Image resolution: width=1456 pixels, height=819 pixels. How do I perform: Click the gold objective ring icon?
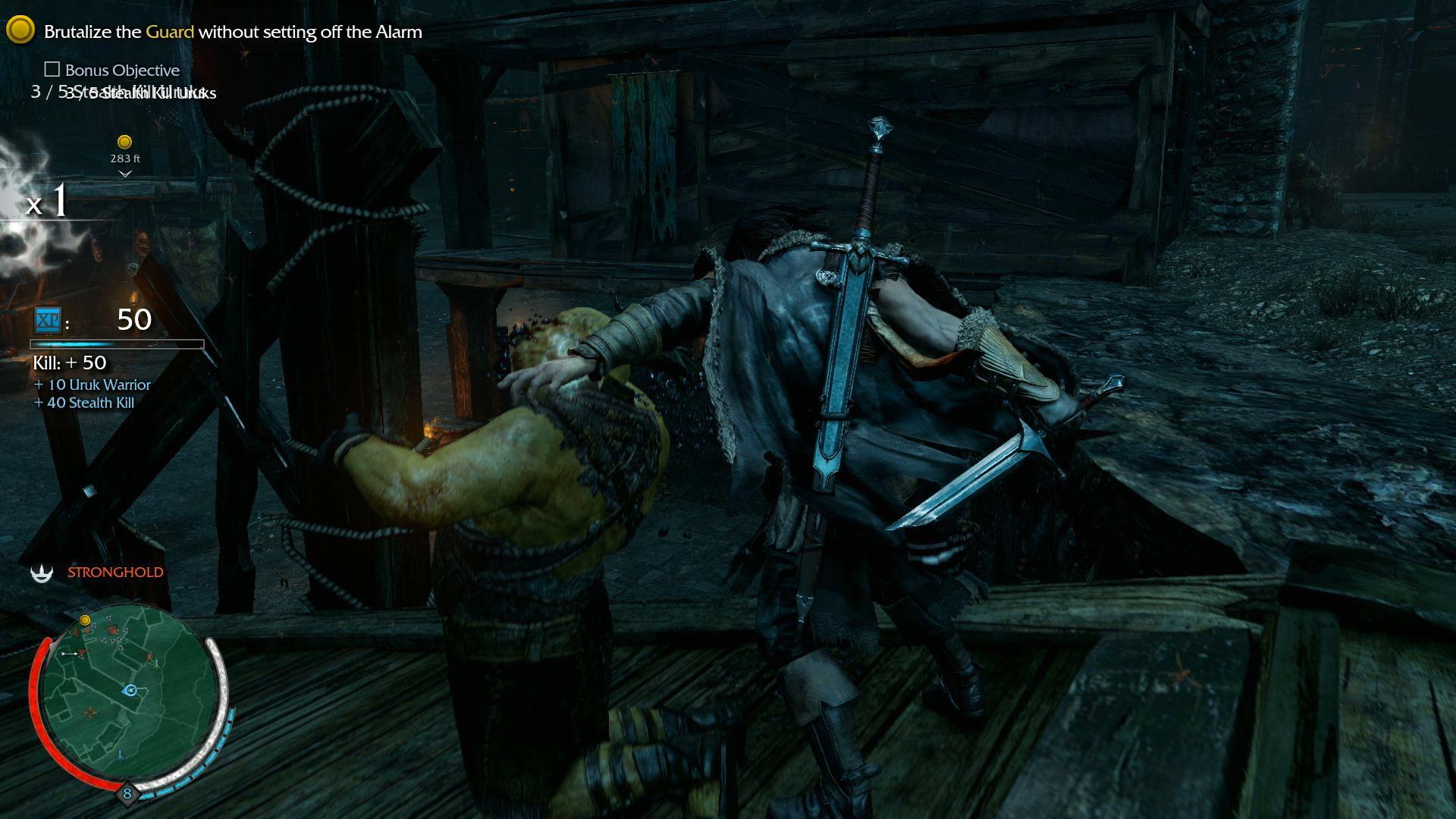pos(20,30)
